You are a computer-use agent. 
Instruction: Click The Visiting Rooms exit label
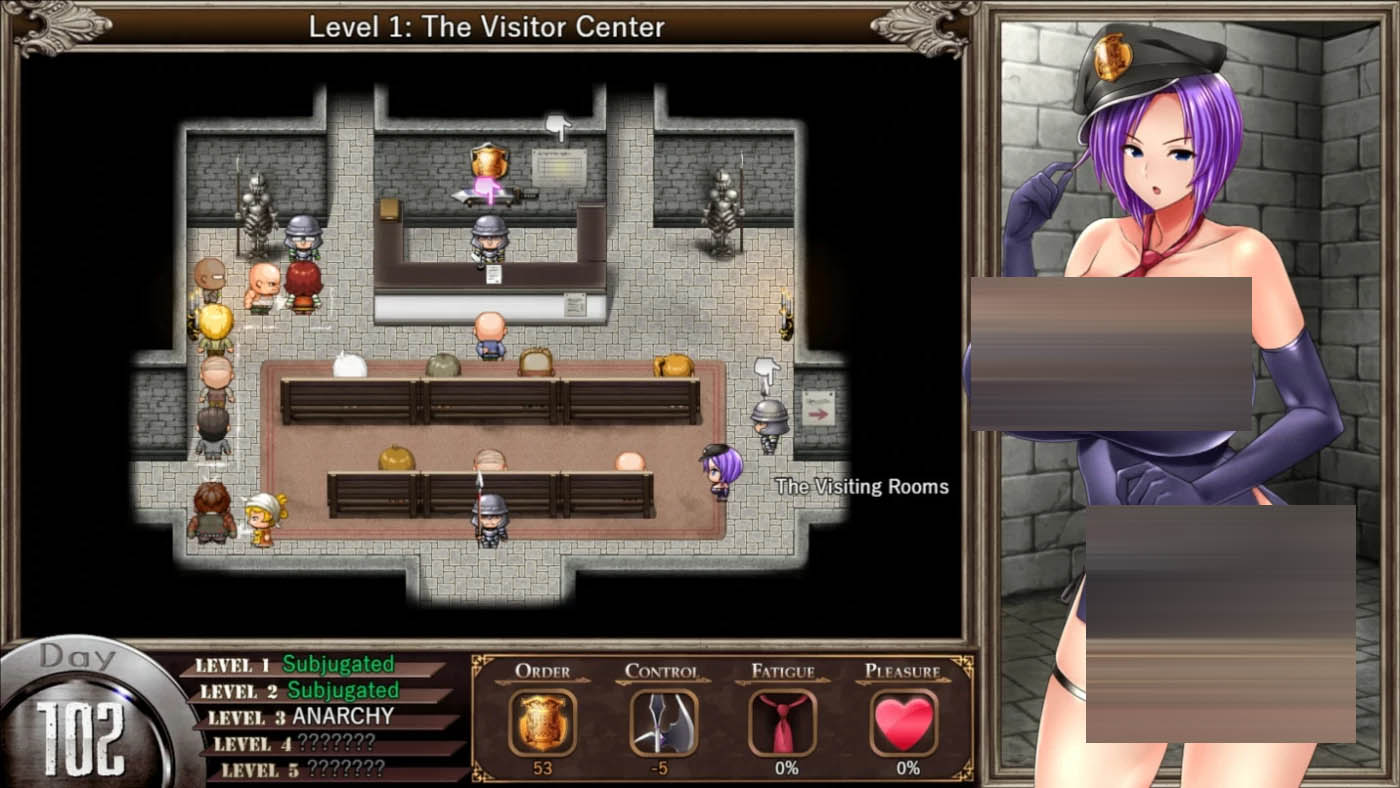click(862, 487)
